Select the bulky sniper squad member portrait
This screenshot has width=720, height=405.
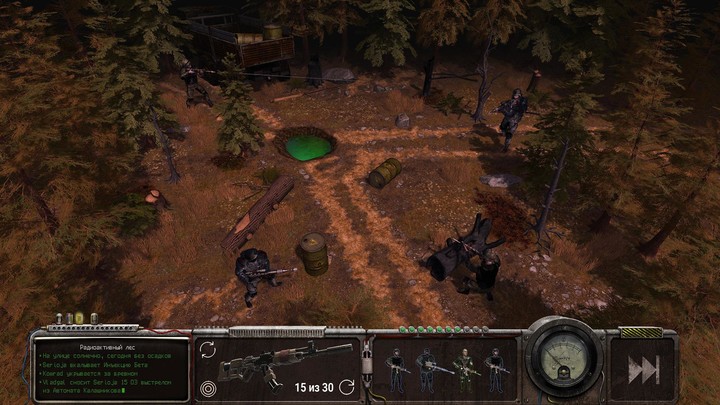pyautogui.click(x=428, y=368)
